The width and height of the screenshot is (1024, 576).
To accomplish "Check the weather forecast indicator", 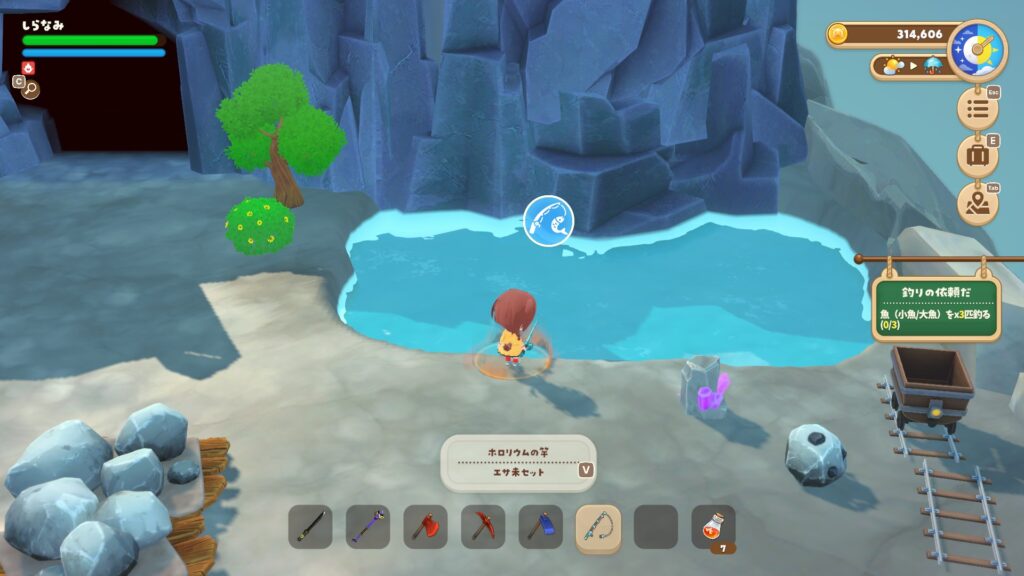I will [909, 66].
